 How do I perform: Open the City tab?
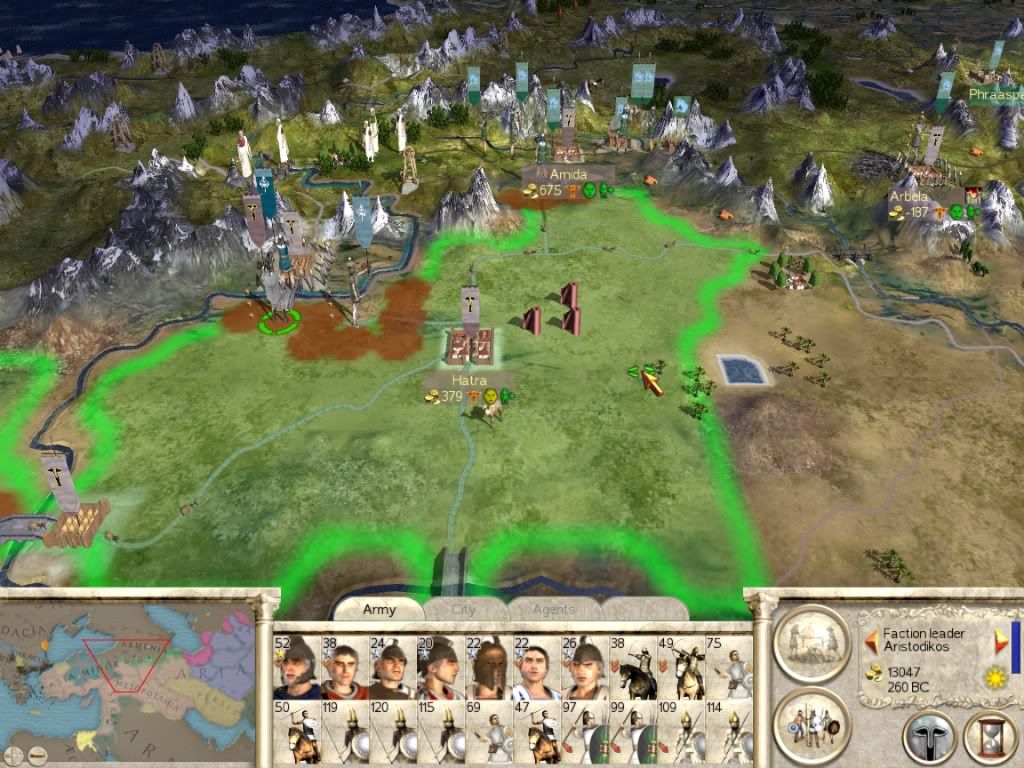(467, 609)
